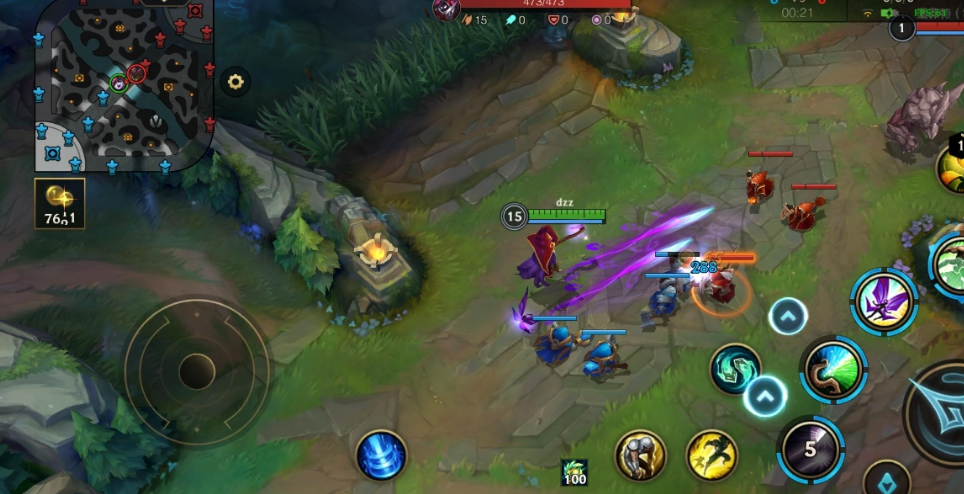
Task: Open the settings gear beside the minimap
Action: point(234,82)
